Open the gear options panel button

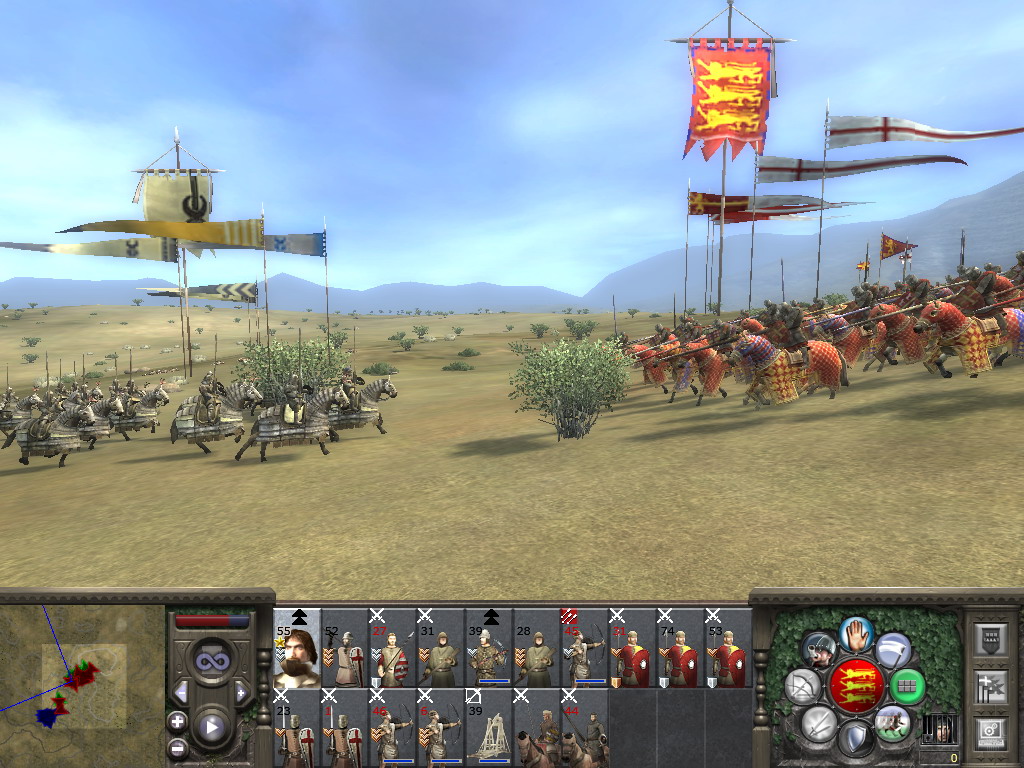(990, 731)
